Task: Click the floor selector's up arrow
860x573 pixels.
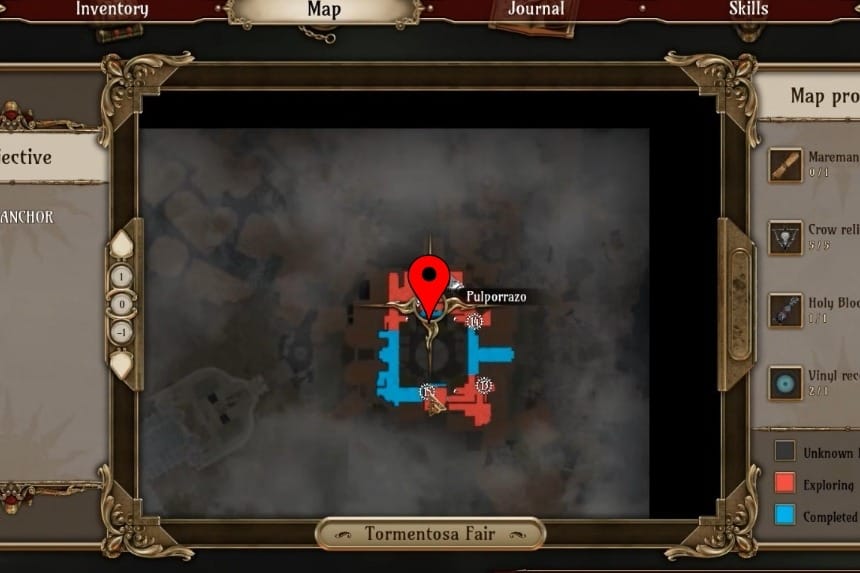Action: coord(121,246)
